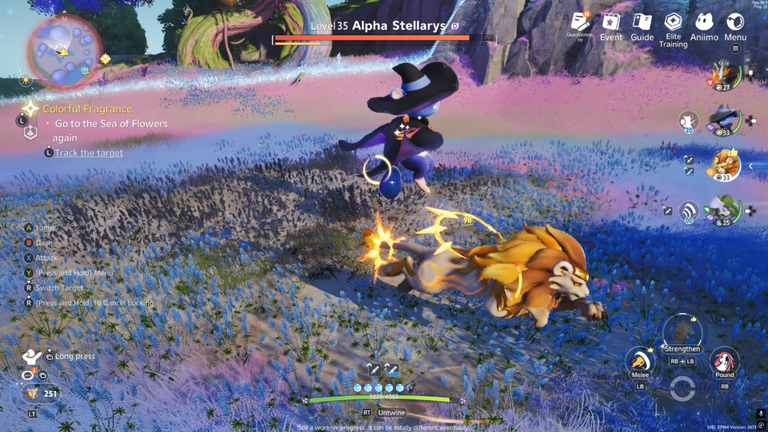This screenshot has height=432, width=768.
Task: Click the sun weather icon beside minimap
Action: click(x=106, y=59)
